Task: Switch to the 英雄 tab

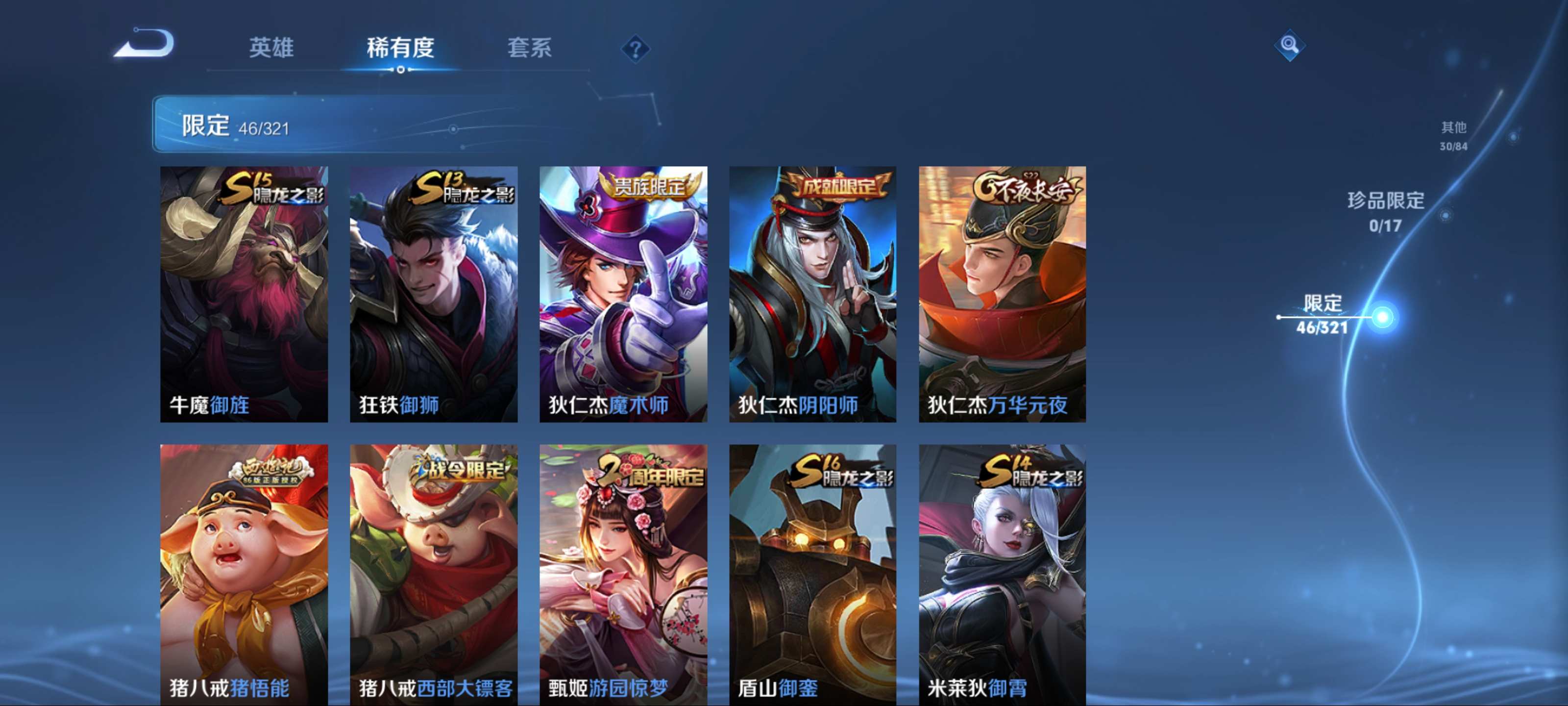Action: click(271, 48)
